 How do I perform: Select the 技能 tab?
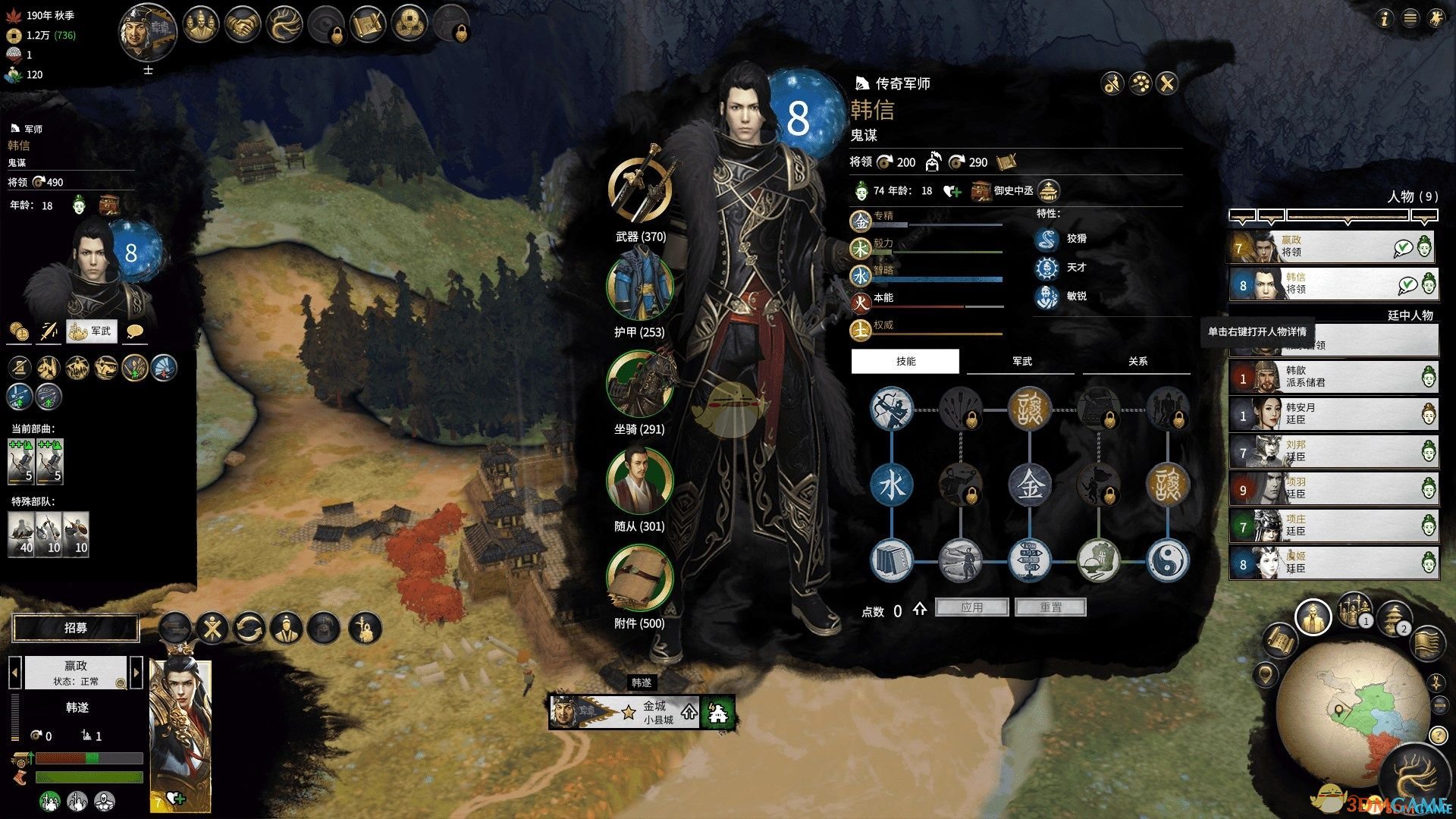click(x=905, y=362)
